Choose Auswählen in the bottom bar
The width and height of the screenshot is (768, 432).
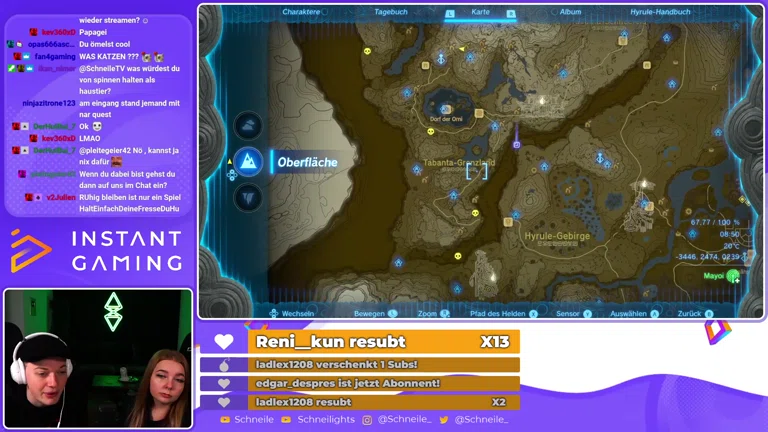(628, 313)
